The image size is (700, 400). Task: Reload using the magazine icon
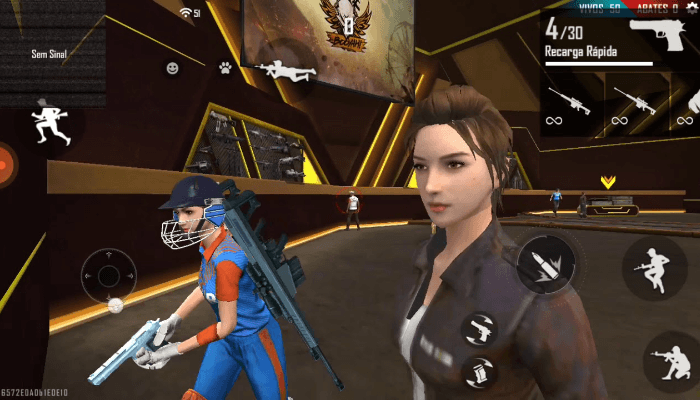click(480, 372)
